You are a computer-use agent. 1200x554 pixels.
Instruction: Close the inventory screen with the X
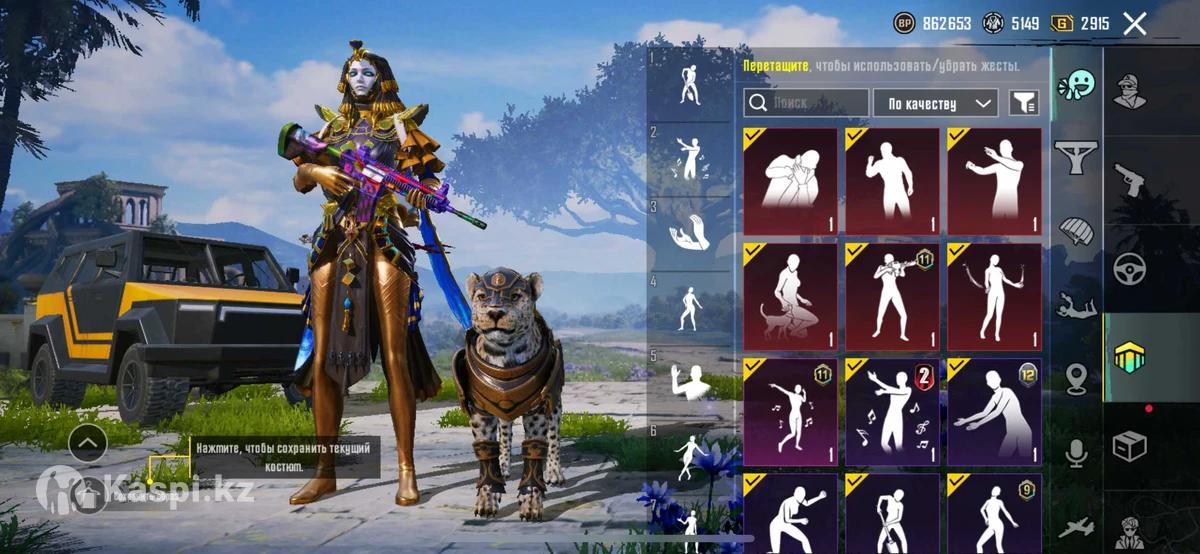(x=1134, y=24)
